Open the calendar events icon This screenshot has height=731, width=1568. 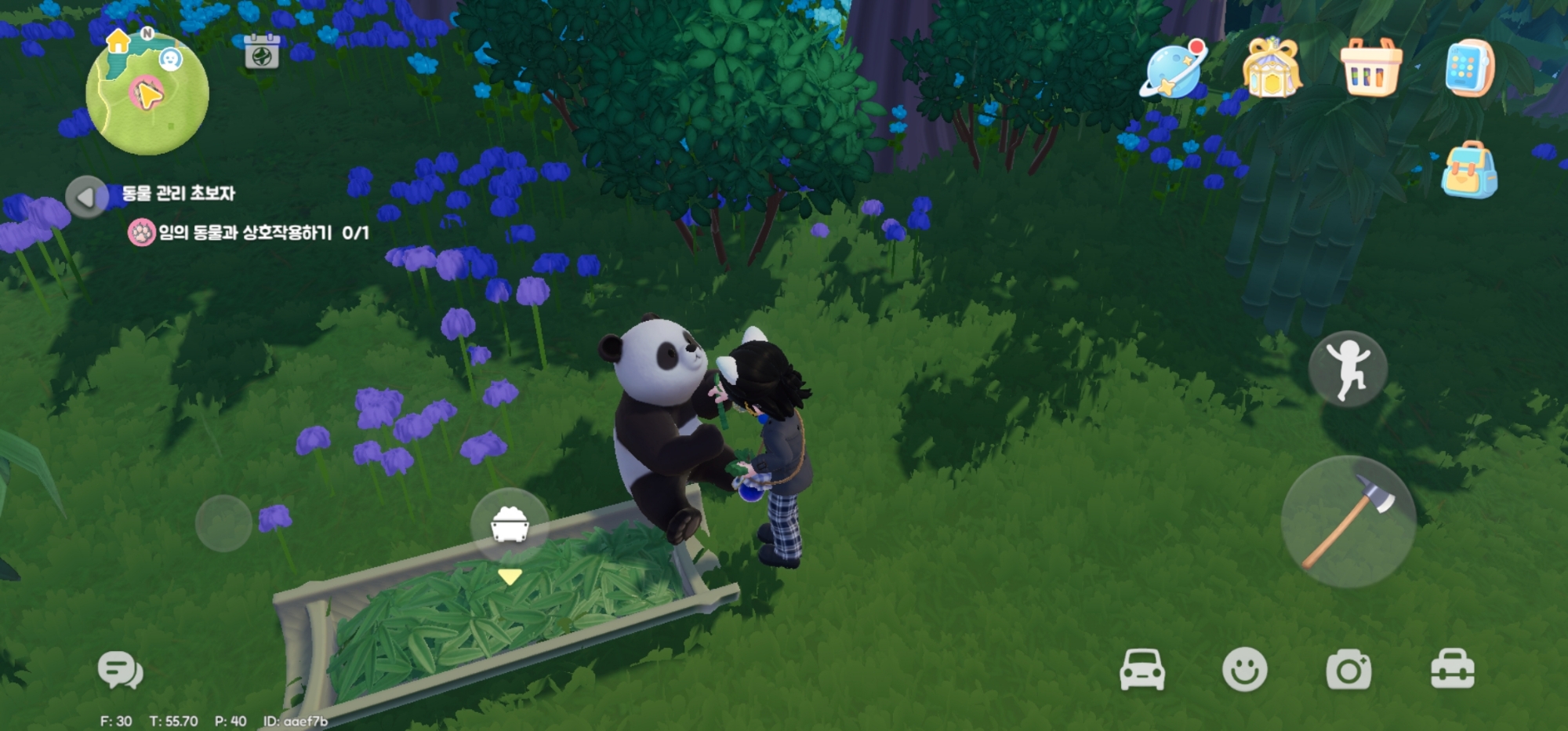click(x=262, y=52)
